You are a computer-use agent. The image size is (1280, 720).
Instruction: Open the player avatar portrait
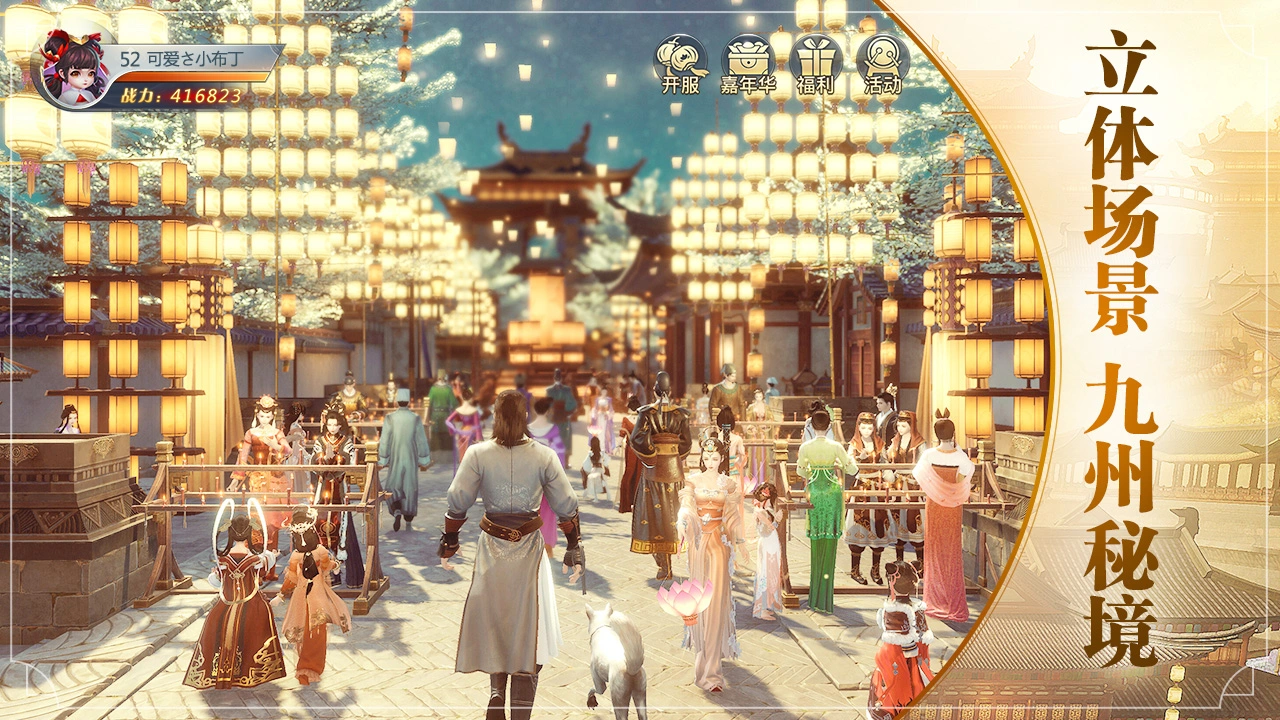70,67
